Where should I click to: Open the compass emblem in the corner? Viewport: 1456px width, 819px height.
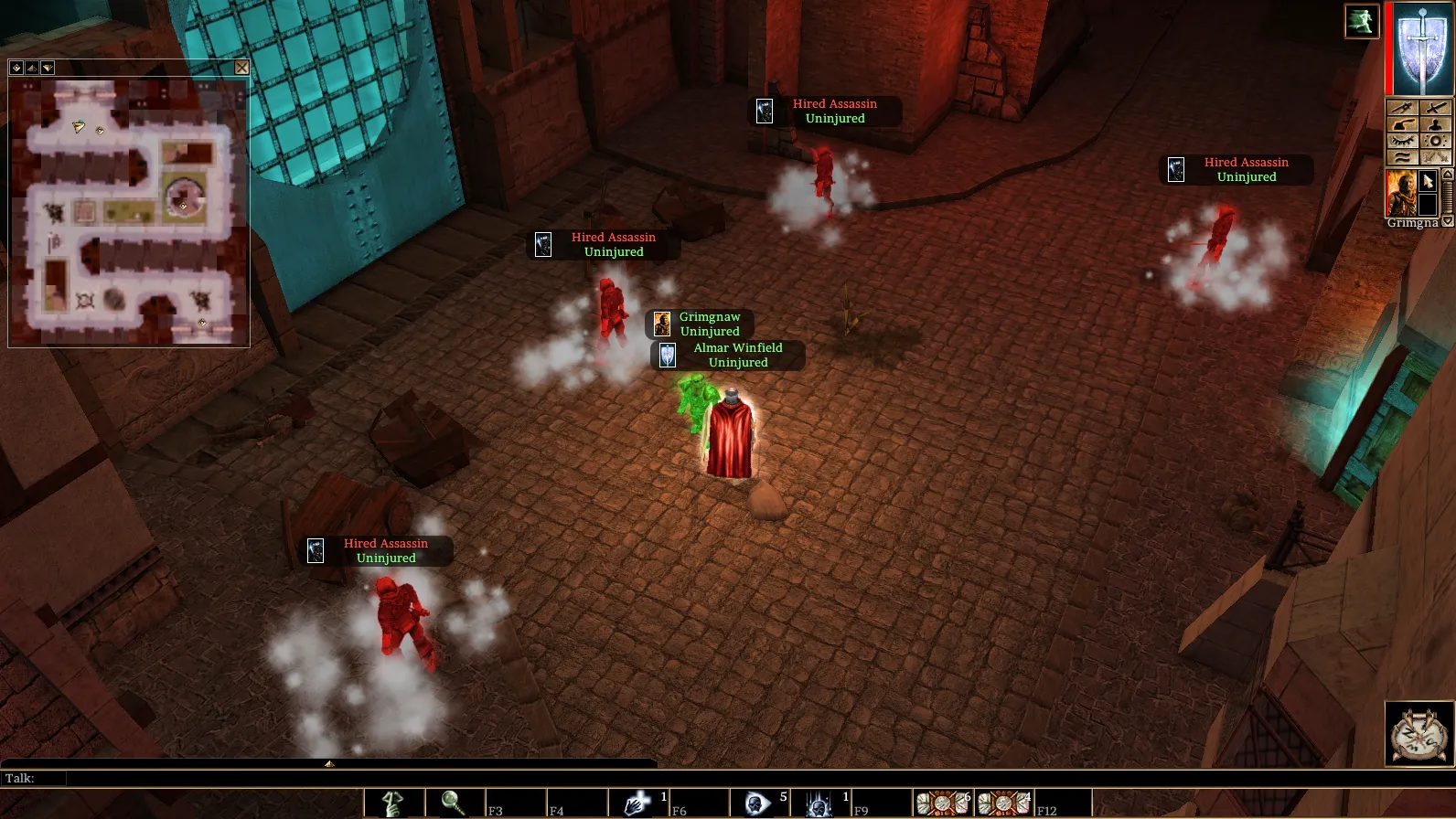pyautogui.click(x=1419, y=733)
